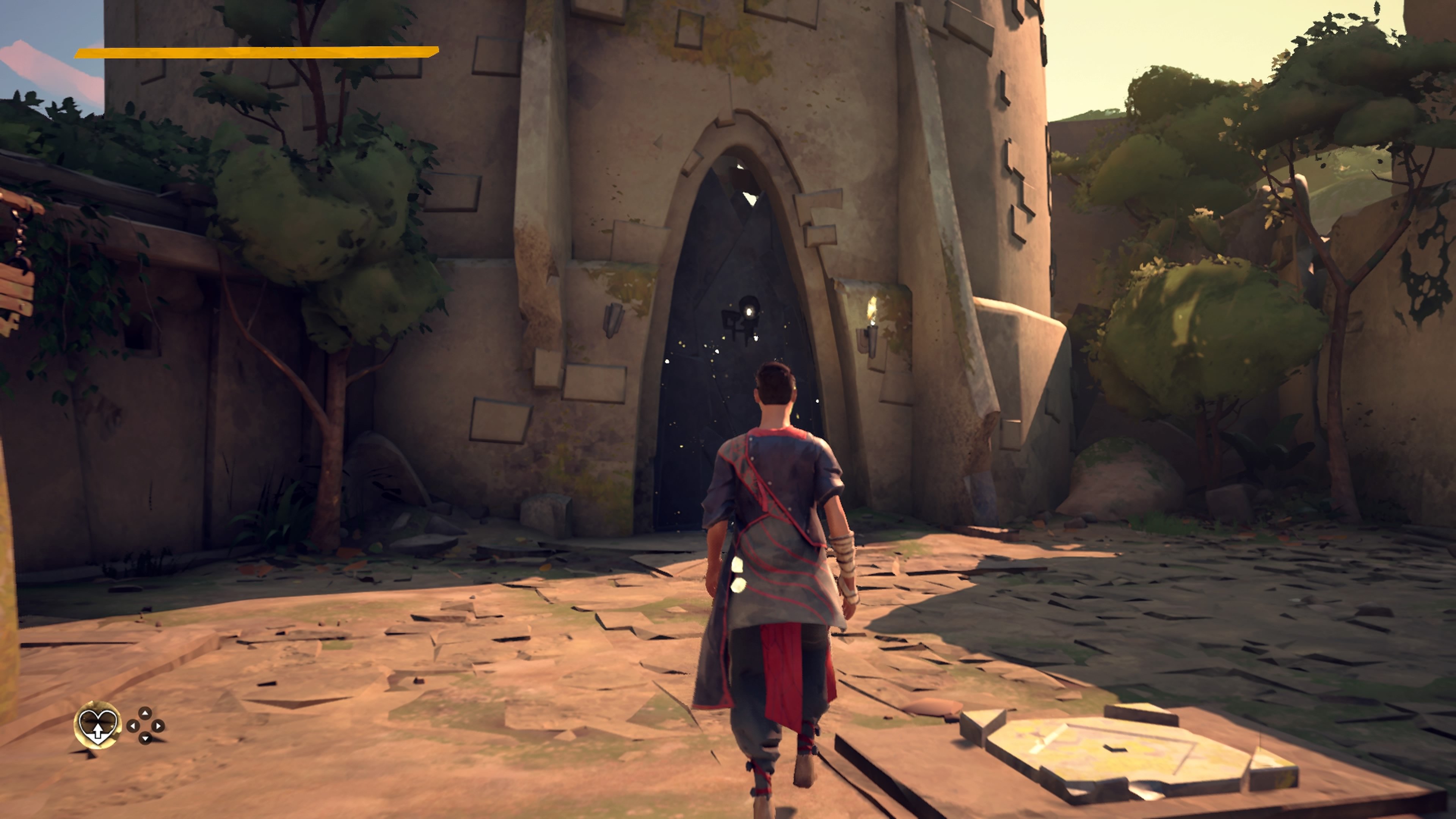Image resolution: width=1456 pixels, height=819 pixels.
Task: Select the D-pad left arrow indicator
Action: click(x=133, y=726)
